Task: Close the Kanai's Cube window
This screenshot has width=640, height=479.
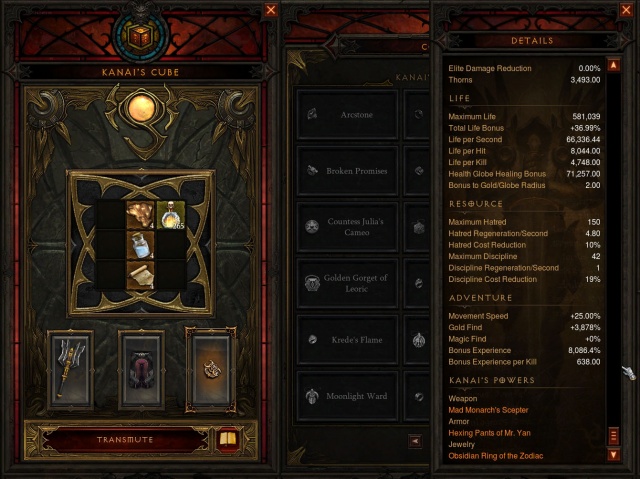Action: tap(271, 10)
